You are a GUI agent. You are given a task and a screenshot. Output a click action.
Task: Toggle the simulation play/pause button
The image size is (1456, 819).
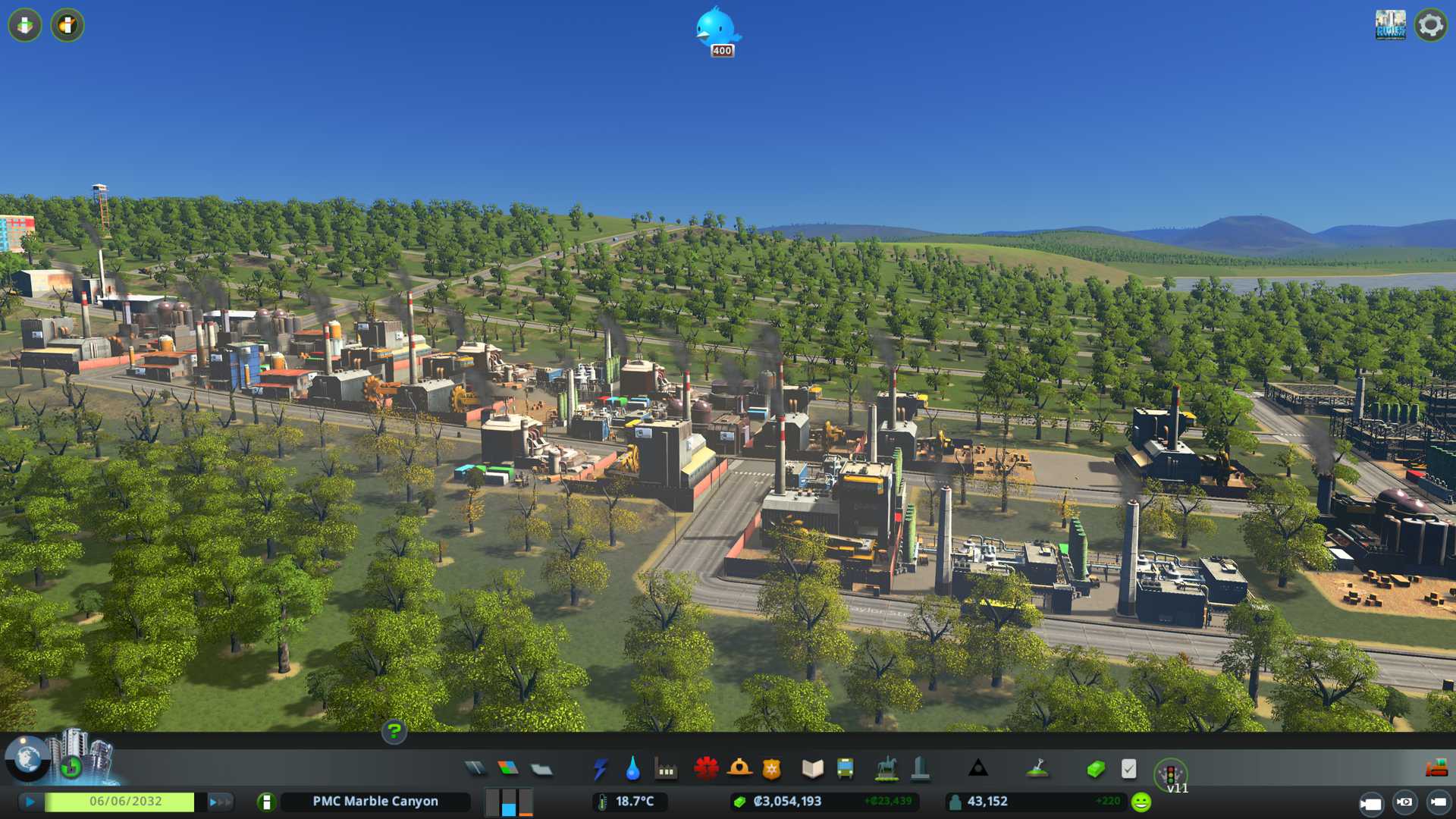click(x=30, y=802)
